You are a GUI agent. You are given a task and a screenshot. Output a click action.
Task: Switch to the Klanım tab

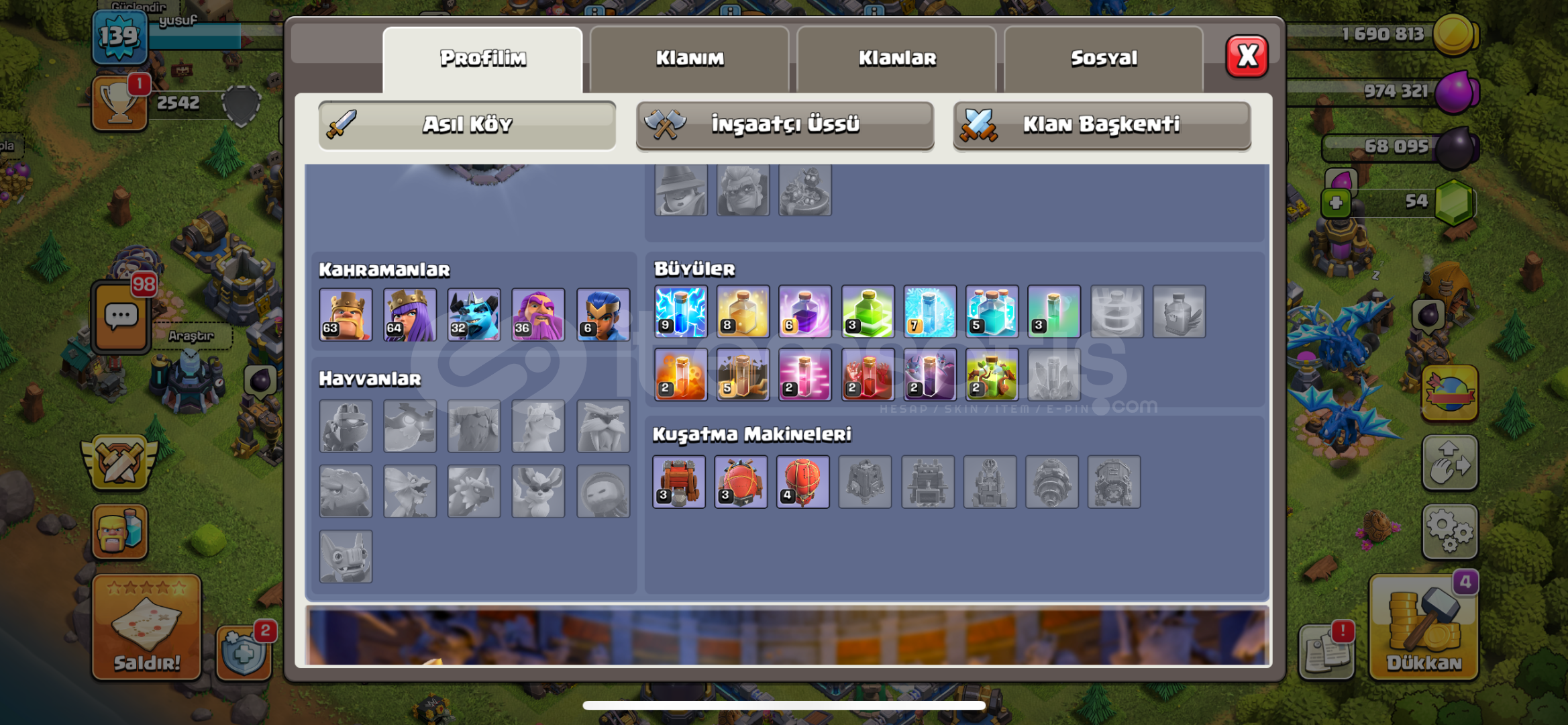[691, 58]
